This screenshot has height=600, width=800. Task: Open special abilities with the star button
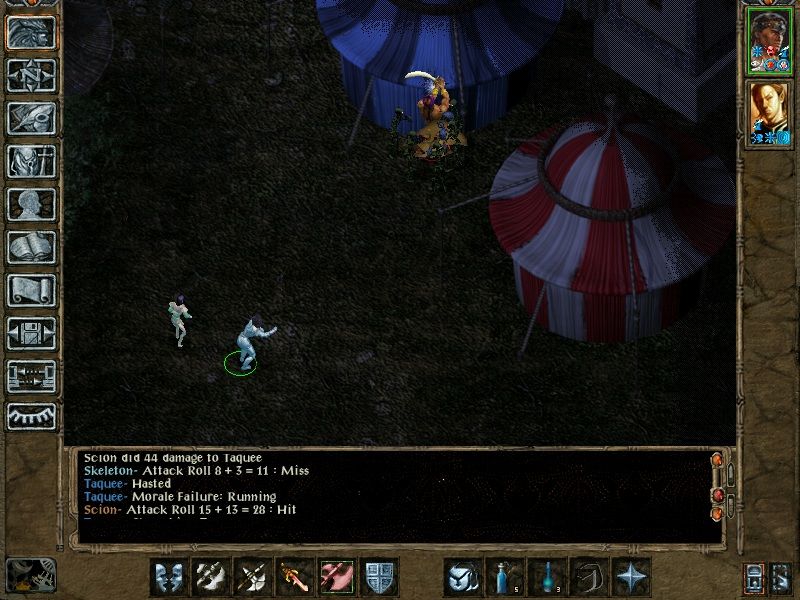coord(631,577)
